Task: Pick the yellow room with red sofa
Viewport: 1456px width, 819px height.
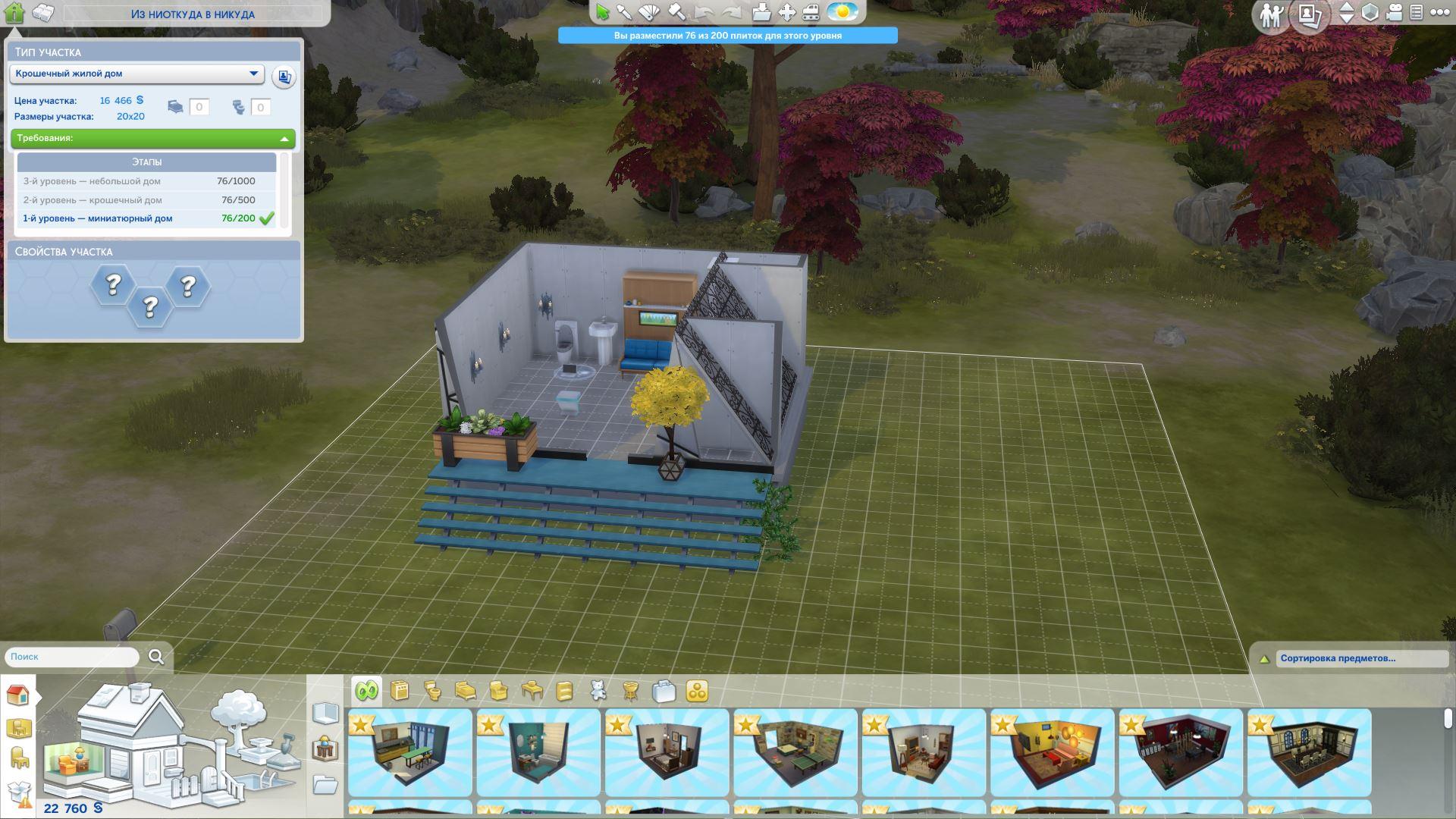Action: pos(1052,752)
